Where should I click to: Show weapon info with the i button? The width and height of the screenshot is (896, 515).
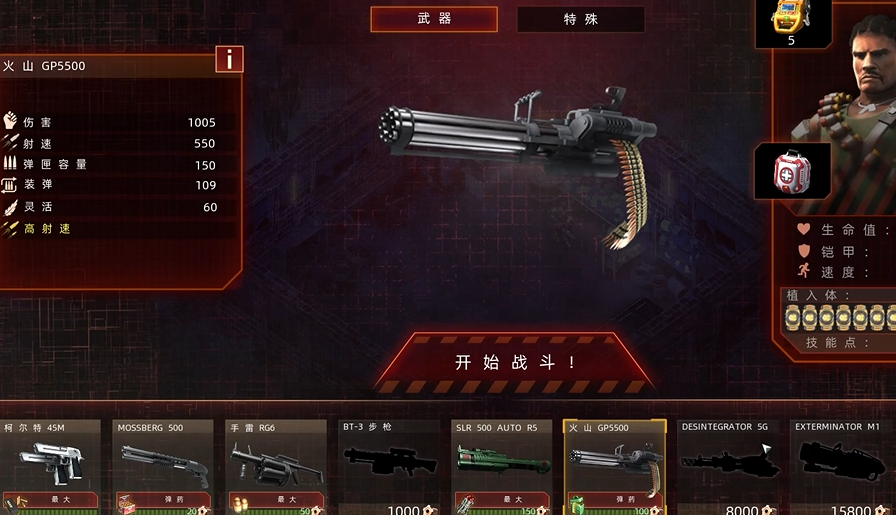pyautogui.click(x=229, y=59)
